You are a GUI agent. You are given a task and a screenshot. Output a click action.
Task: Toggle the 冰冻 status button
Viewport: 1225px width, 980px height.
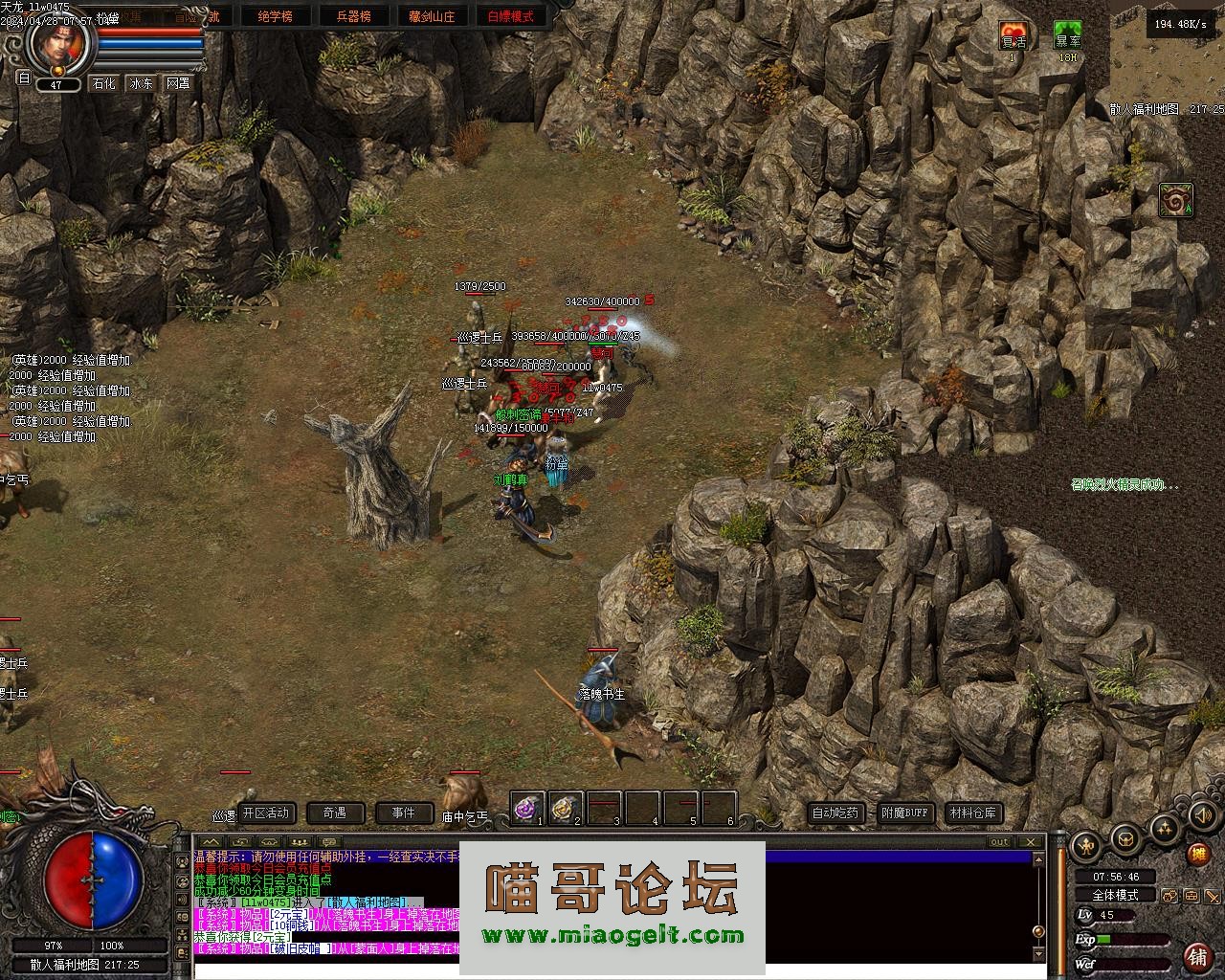(142, 84)
